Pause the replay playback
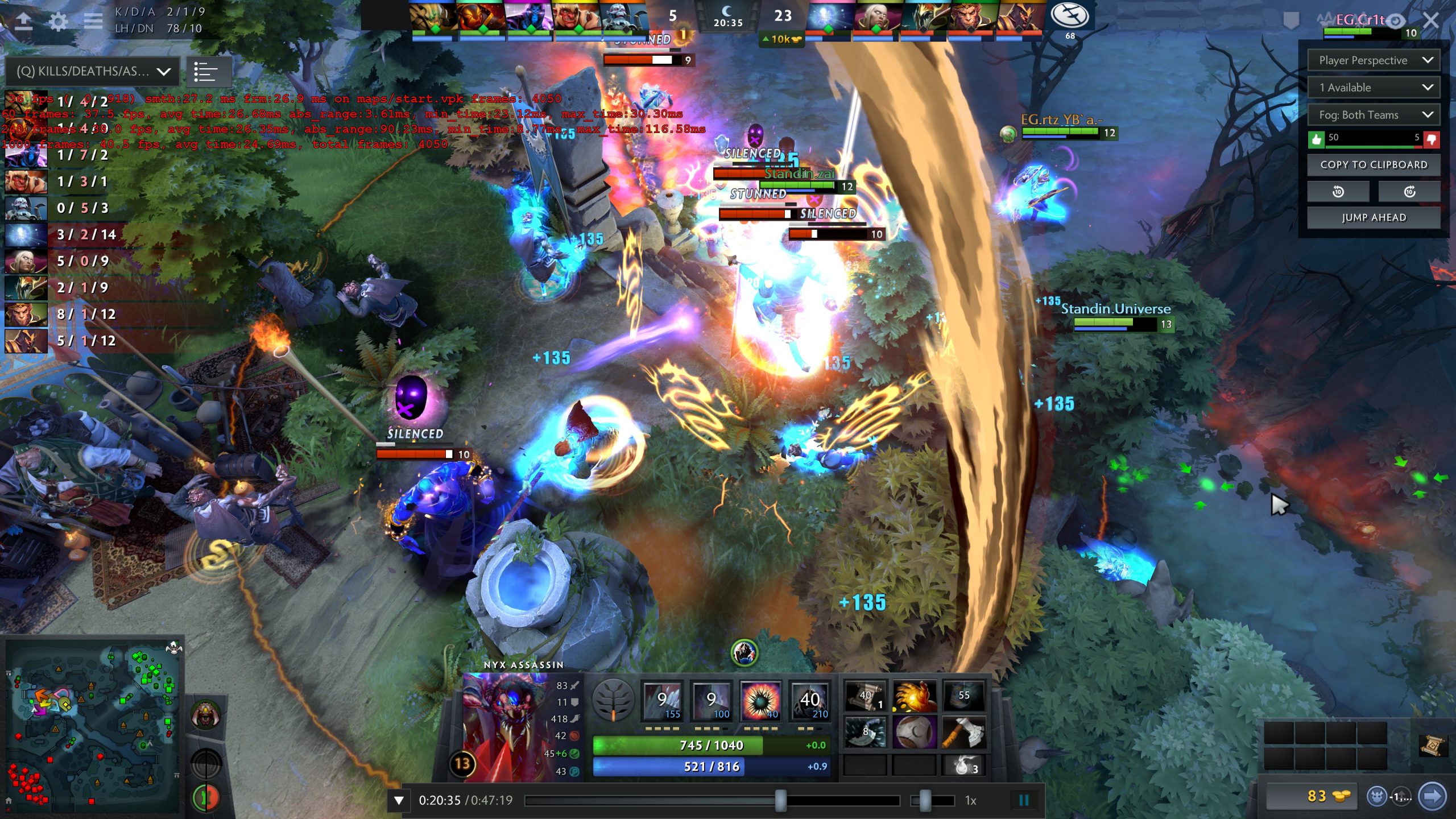Image resolution: width=1456 pixels, height=819 pixels. (x=1024, y=800)
